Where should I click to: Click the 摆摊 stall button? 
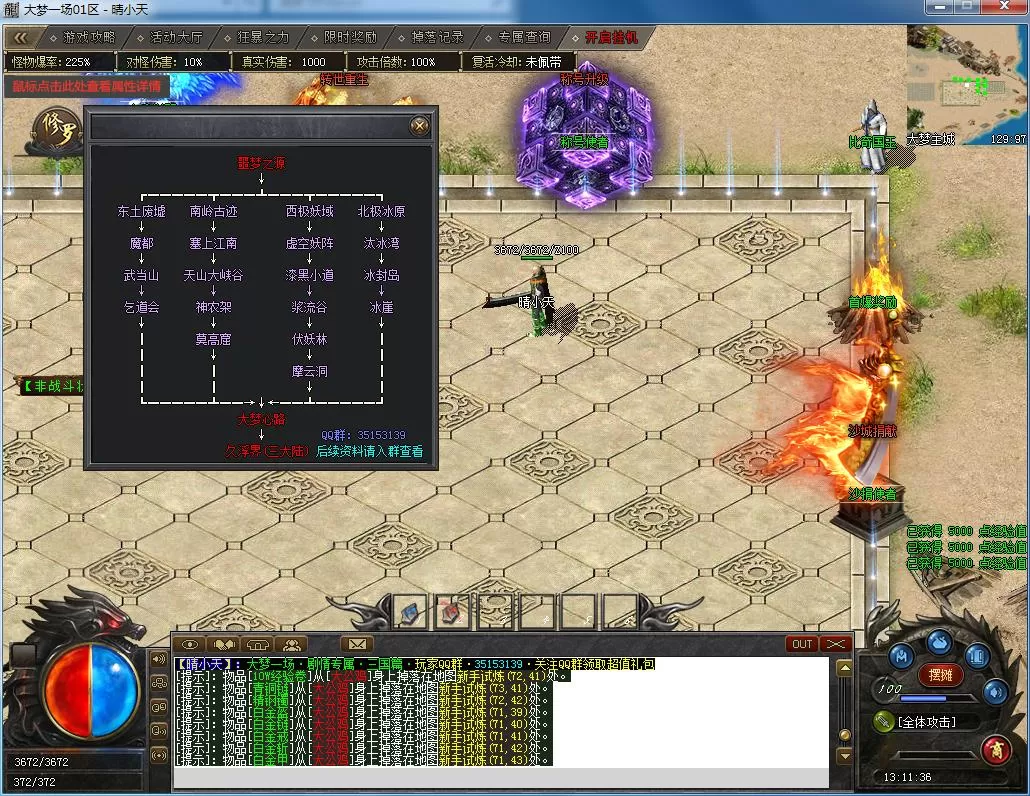(x=939, y=674)
